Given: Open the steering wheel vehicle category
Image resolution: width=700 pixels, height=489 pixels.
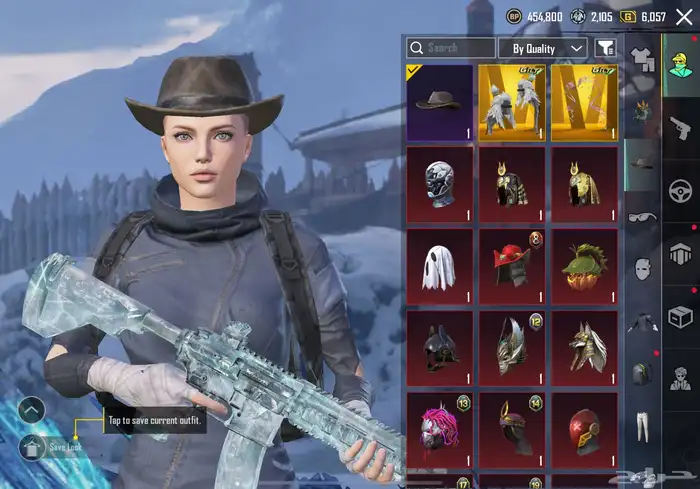Looking at the screenshot, I should (x=680, y=190).
